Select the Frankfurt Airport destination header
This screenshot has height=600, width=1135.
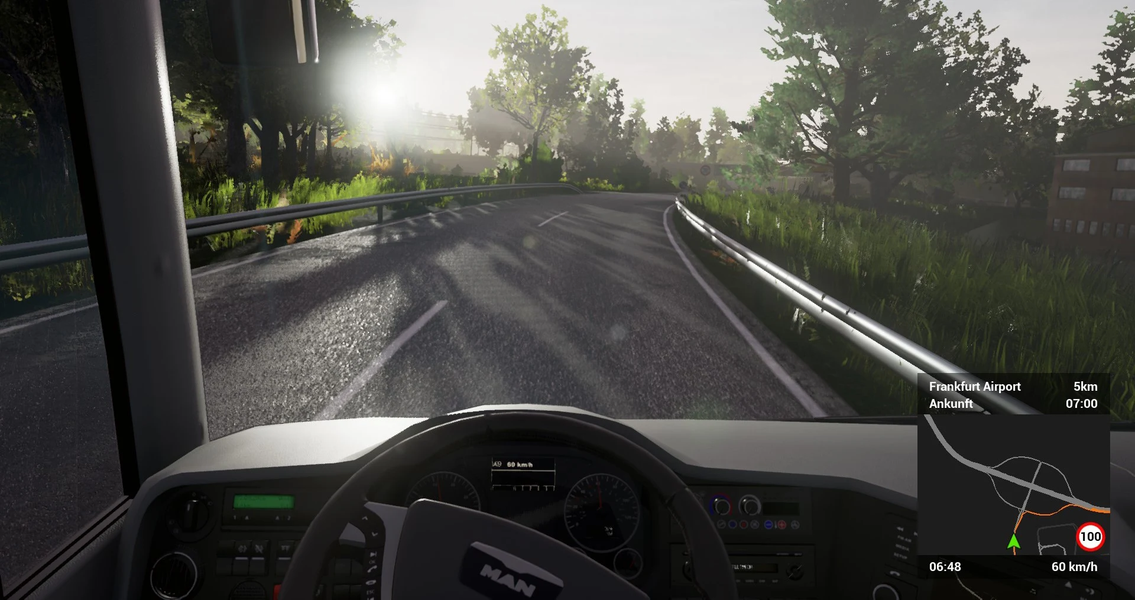pyautogui.click(x=975, y=387)
